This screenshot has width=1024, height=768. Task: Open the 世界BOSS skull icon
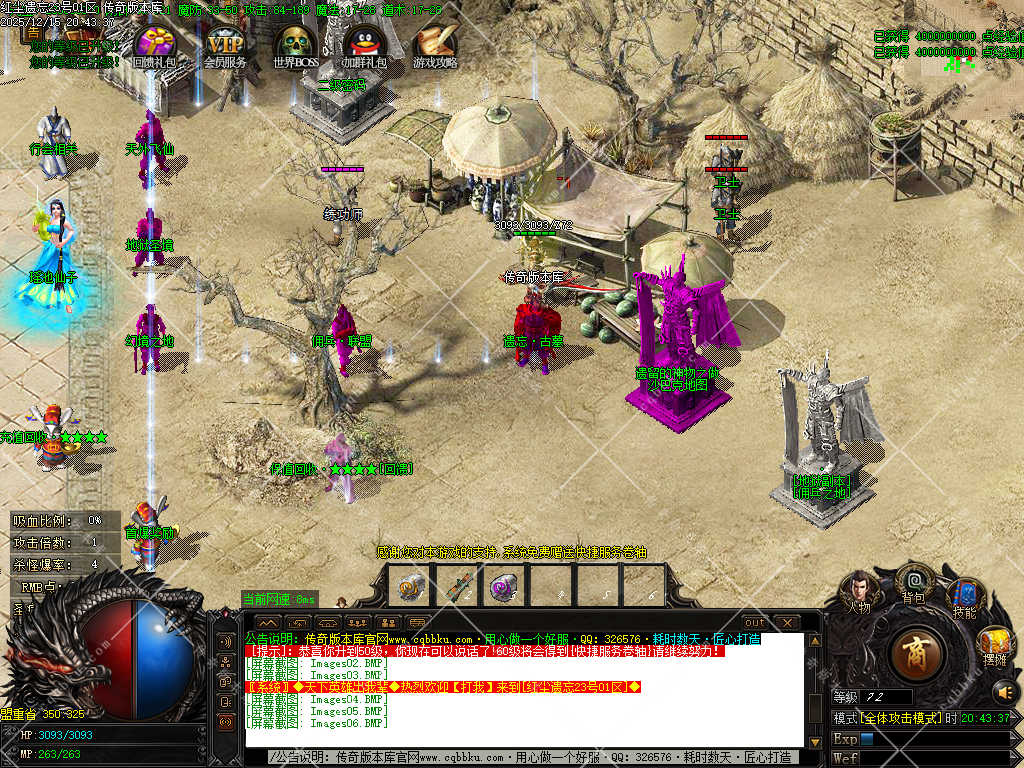coord(295,43)
